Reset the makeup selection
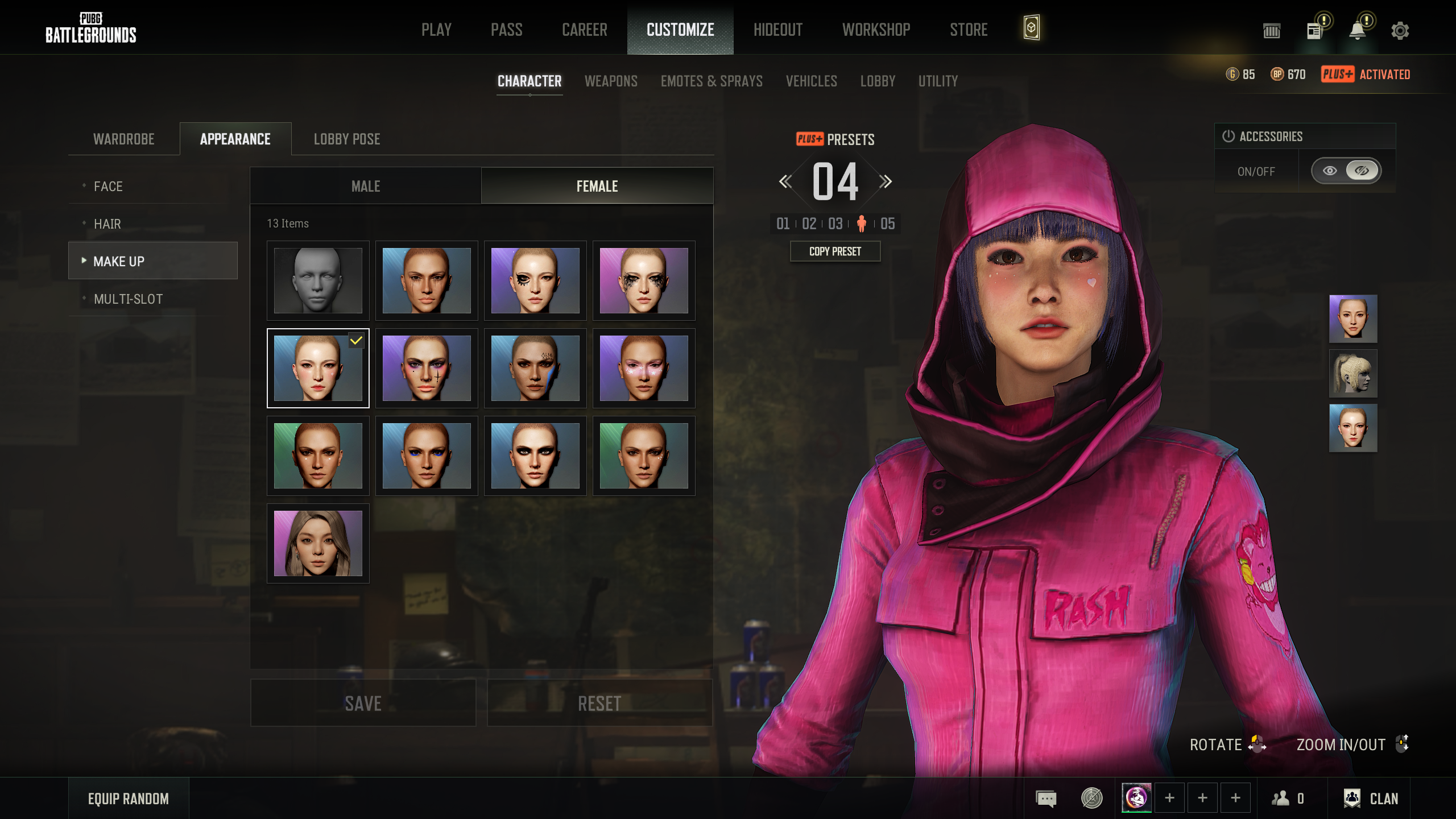The width and height of the screenshot is (1456, 819). 599,704
